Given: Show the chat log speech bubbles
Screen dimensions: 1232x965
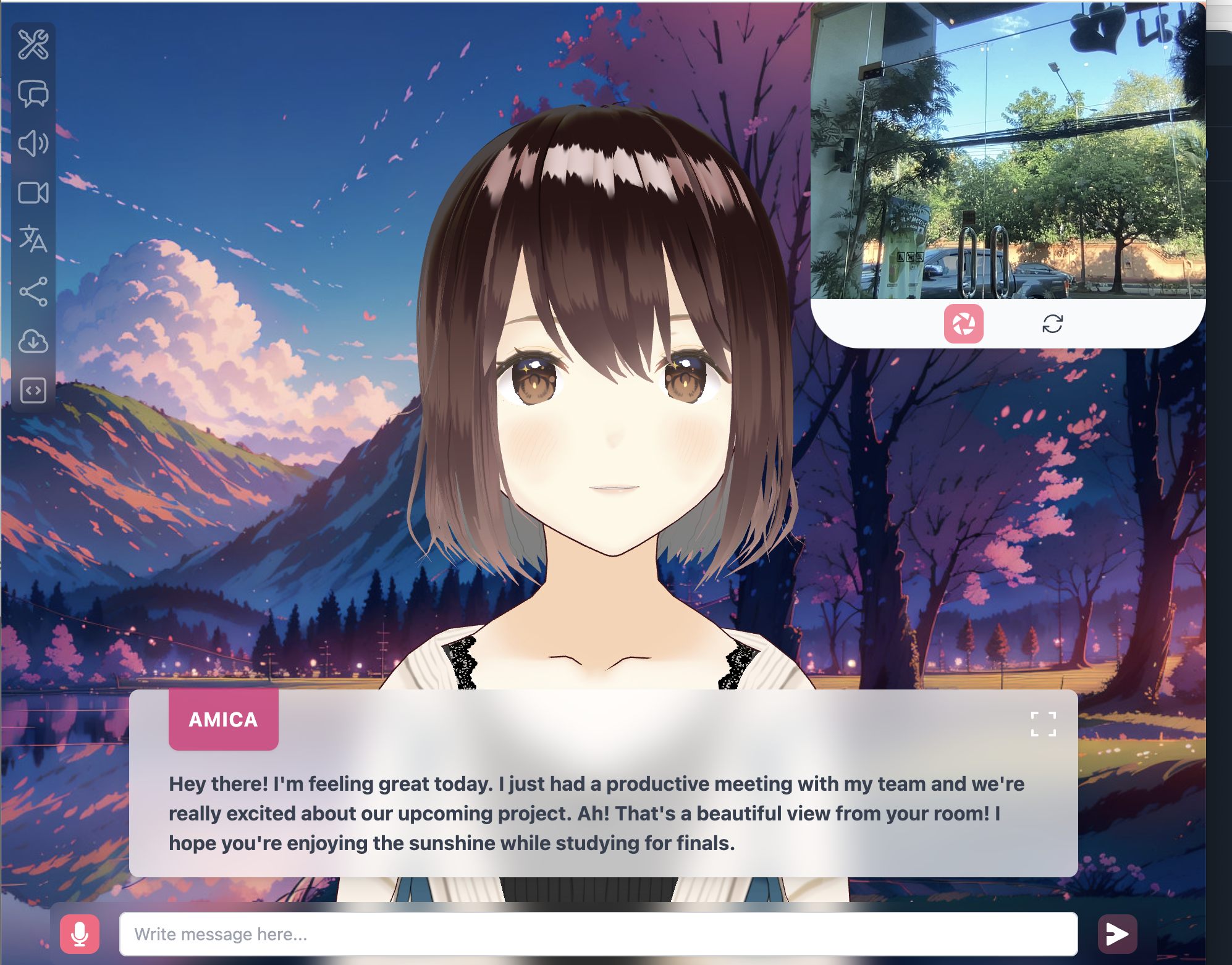Looking at the screenshot, I should pos(33,94).
